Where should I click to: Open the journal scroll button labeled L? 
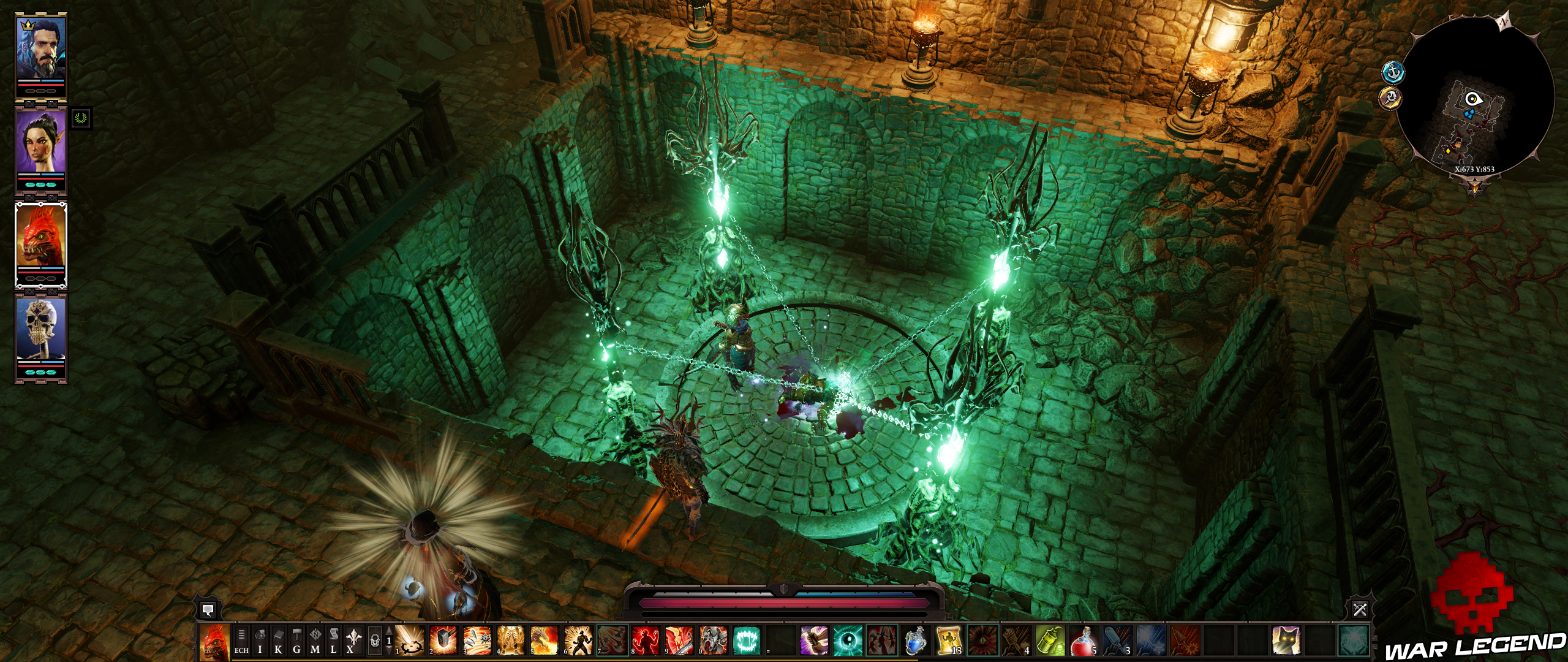point(334,642)
